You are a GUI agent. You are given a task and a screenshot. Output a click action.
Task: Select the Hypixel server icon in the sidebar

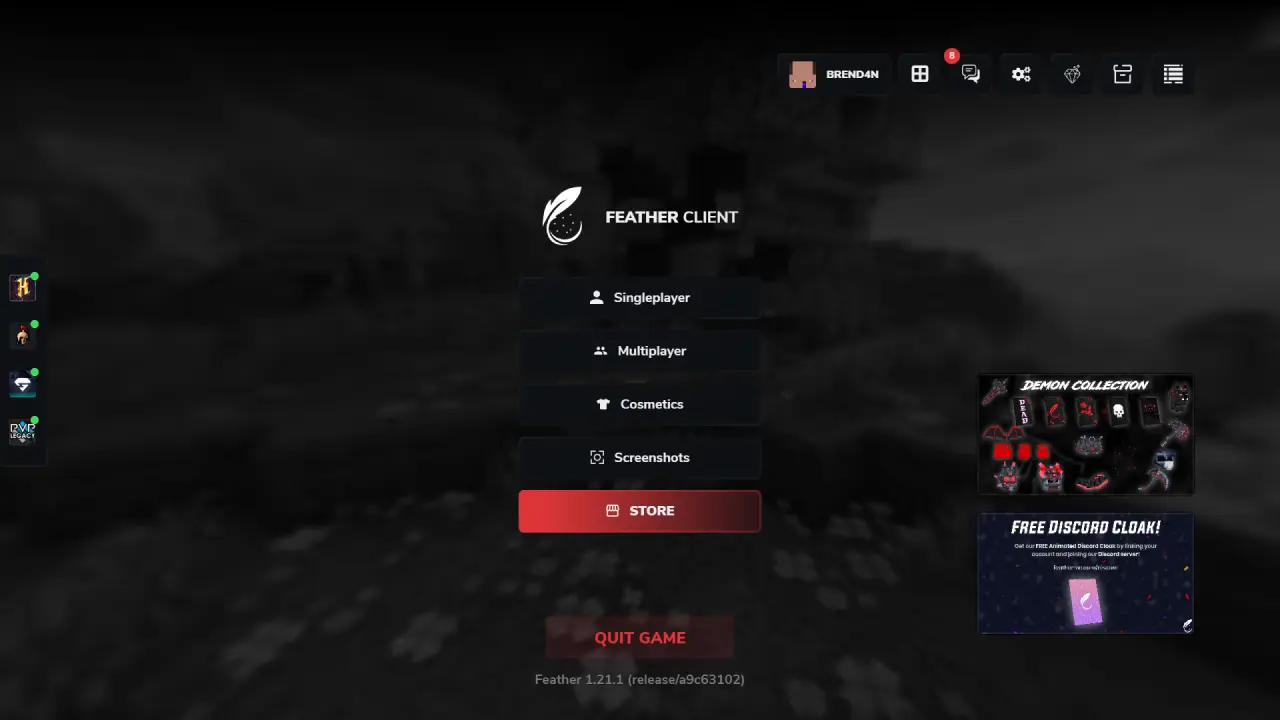coord(22,287)
